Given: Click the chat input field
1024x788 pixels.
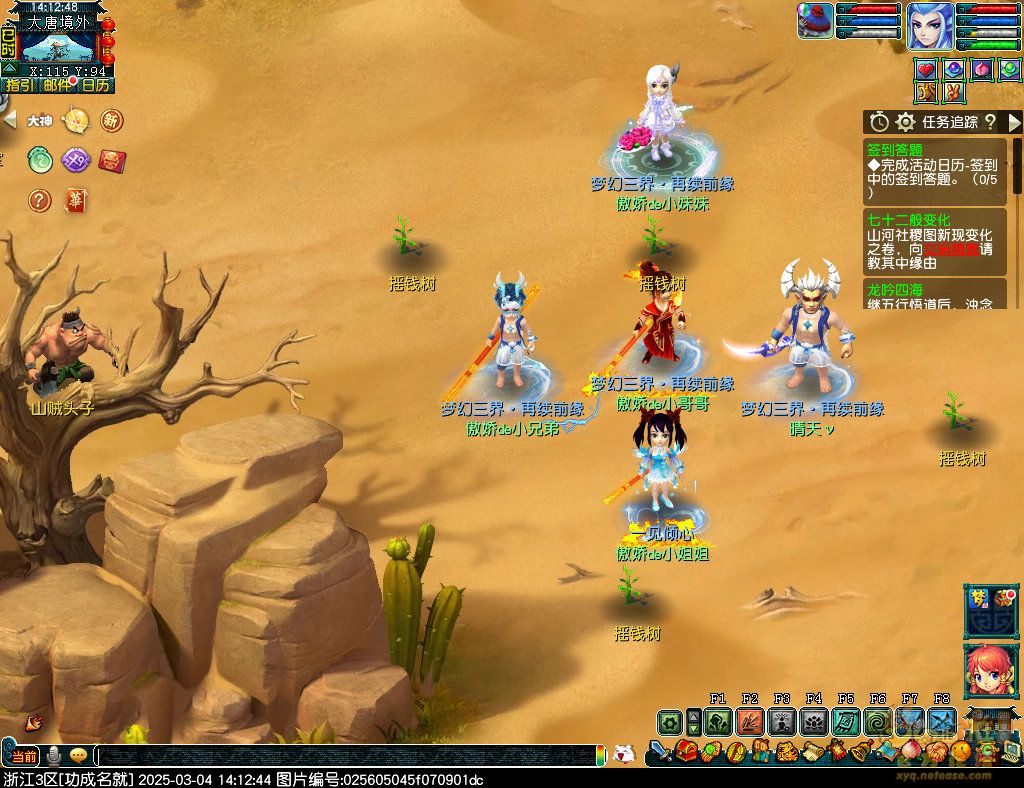Looking at the screenshot, I should (350, 756).
